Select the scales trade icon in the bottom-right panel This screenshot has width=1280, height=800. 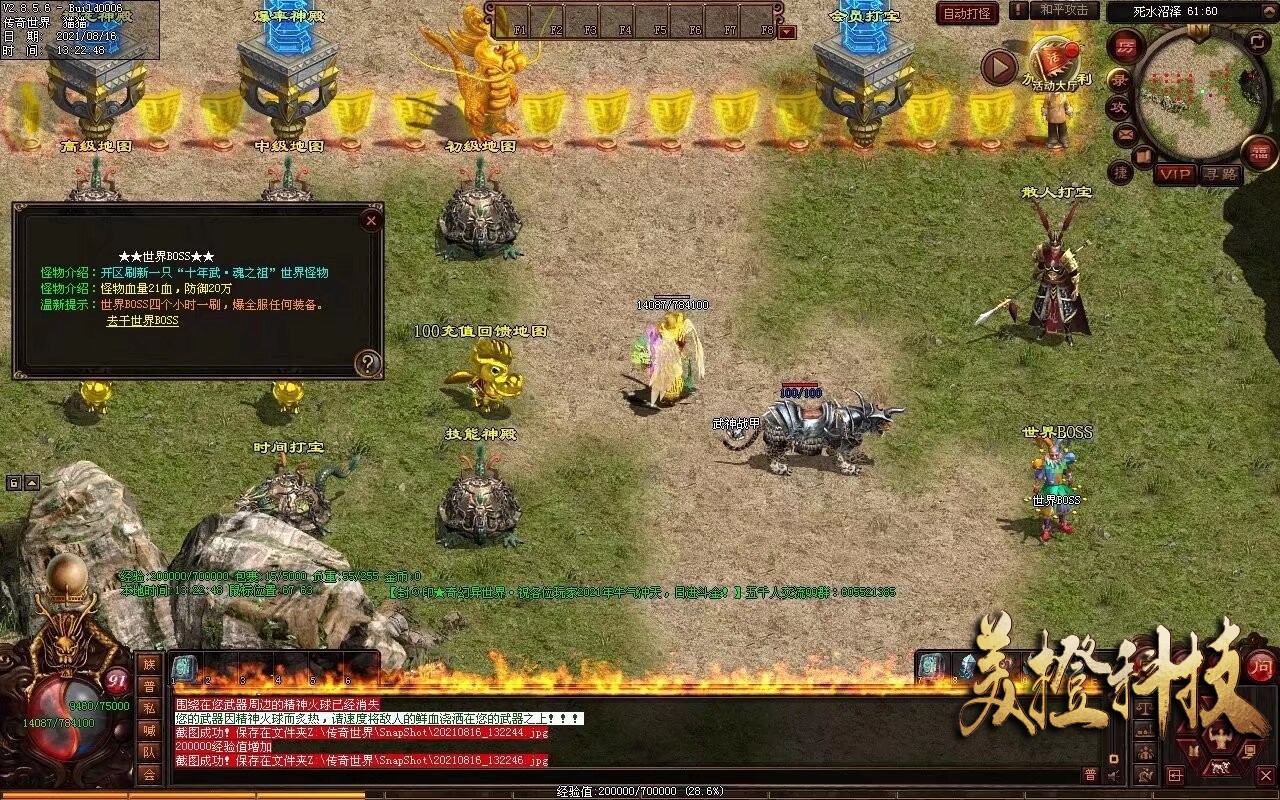coord(1145,709)
